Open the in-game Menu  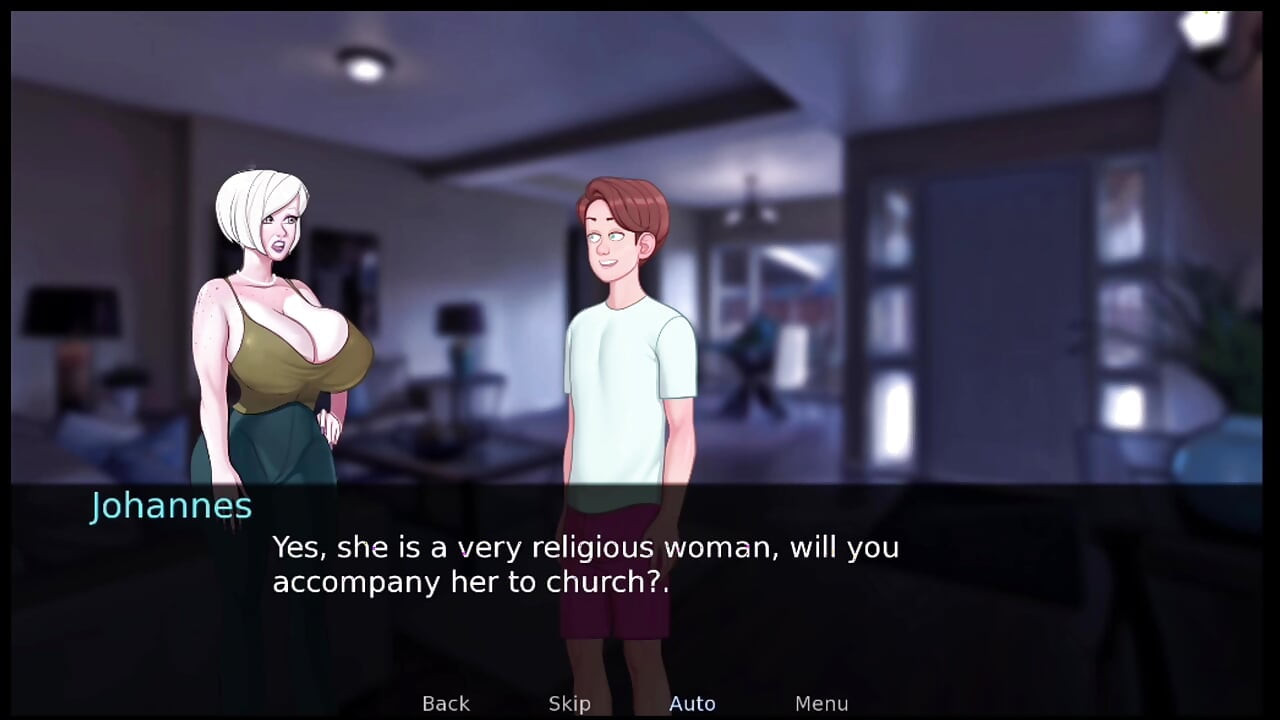[x=822, y=703]
